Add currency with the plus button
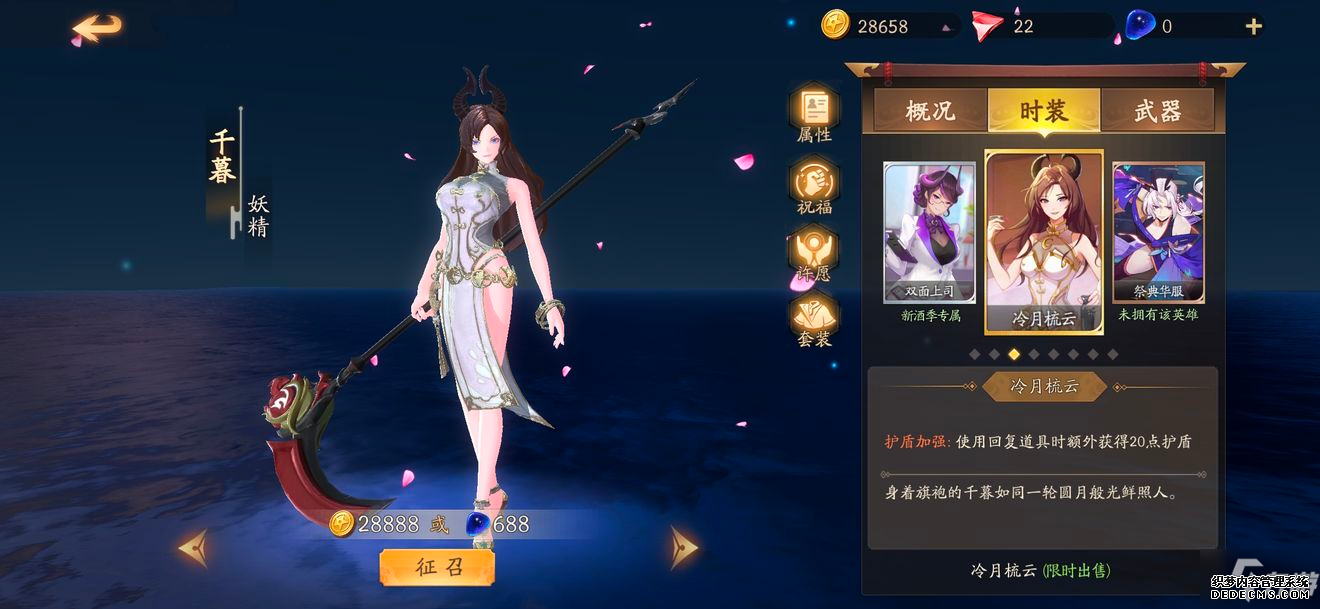Screen dimensions: 1320x609 point(1253,27)
